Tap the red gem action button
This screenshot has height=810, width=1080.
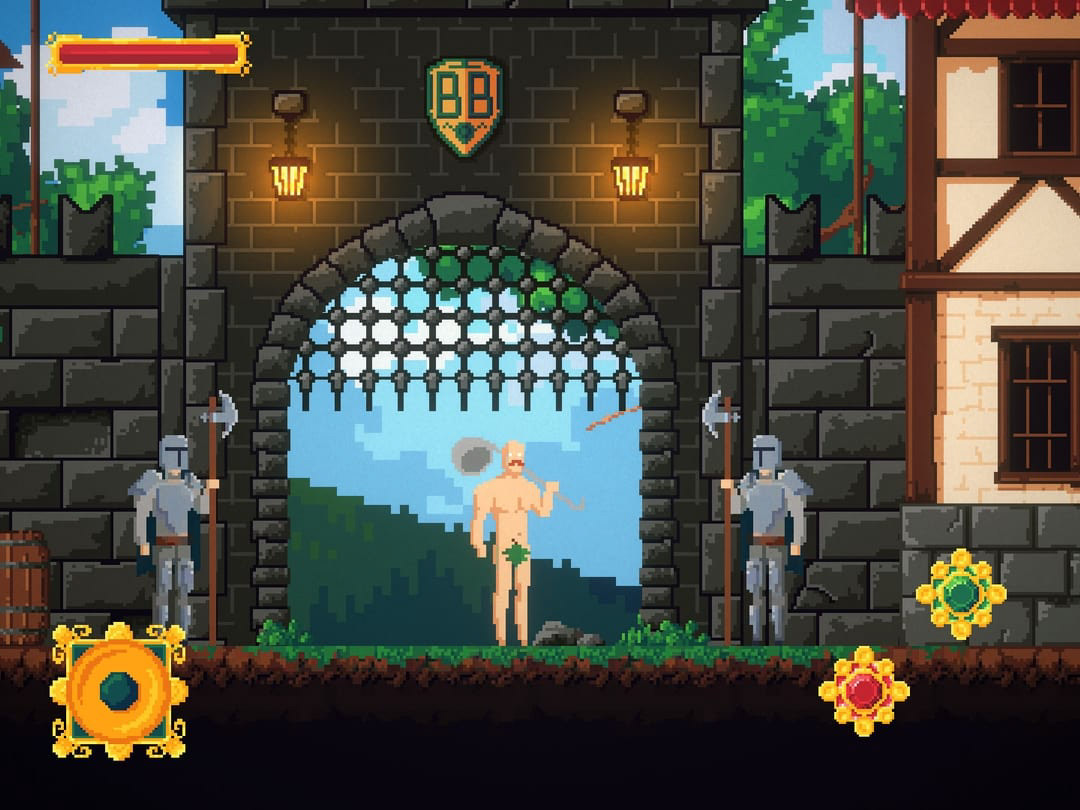863,690
